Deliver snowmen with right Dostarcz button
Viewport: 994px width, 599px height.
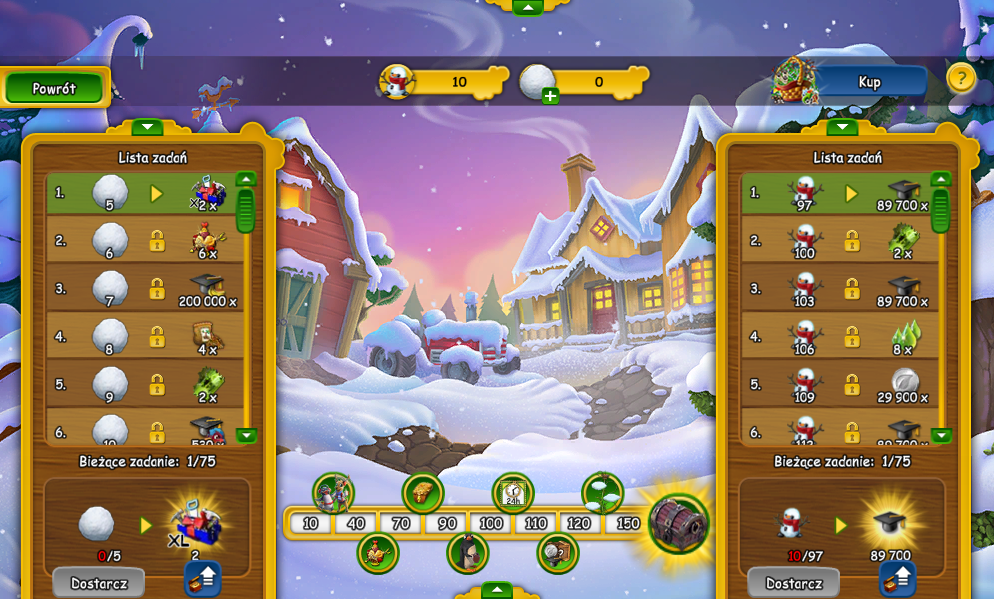coord(793,583)
